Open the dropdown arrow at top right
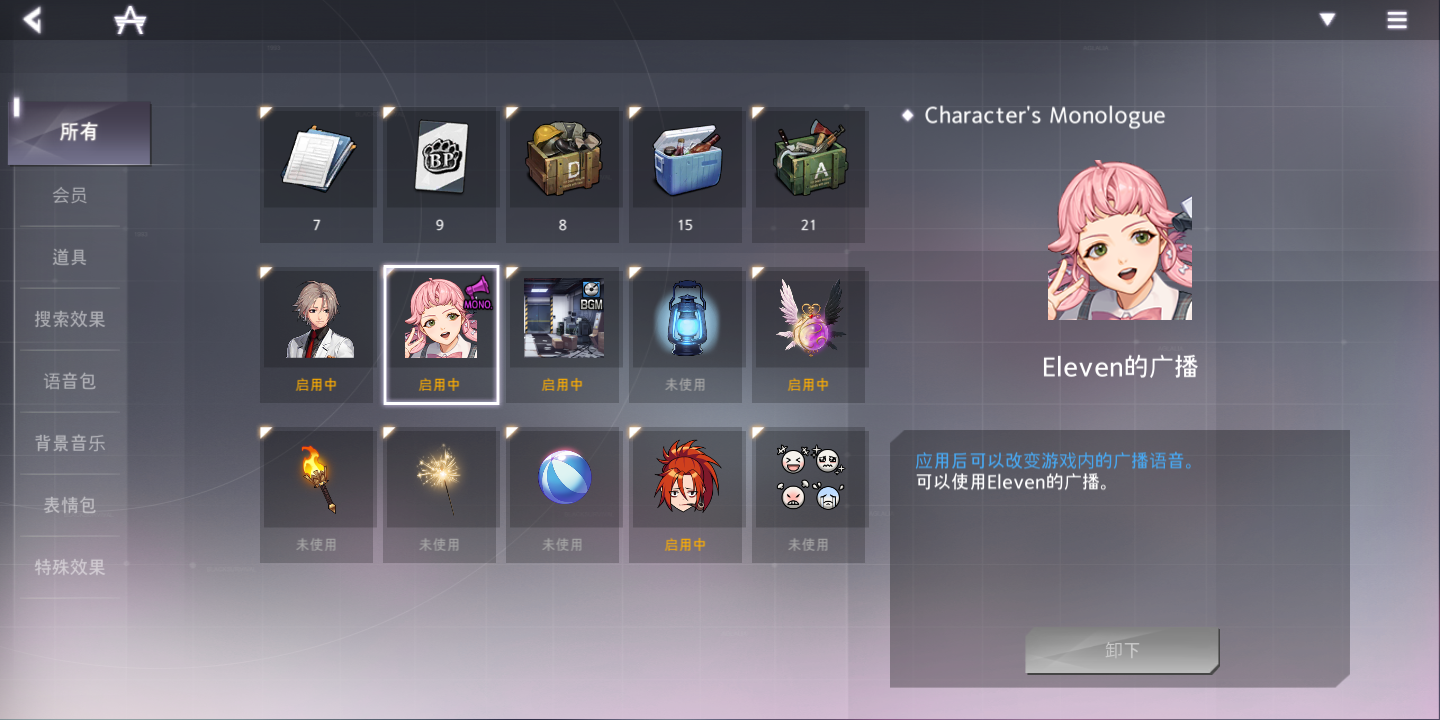This screenshot has height=720, width=1440. click(x=1326, y=19)
